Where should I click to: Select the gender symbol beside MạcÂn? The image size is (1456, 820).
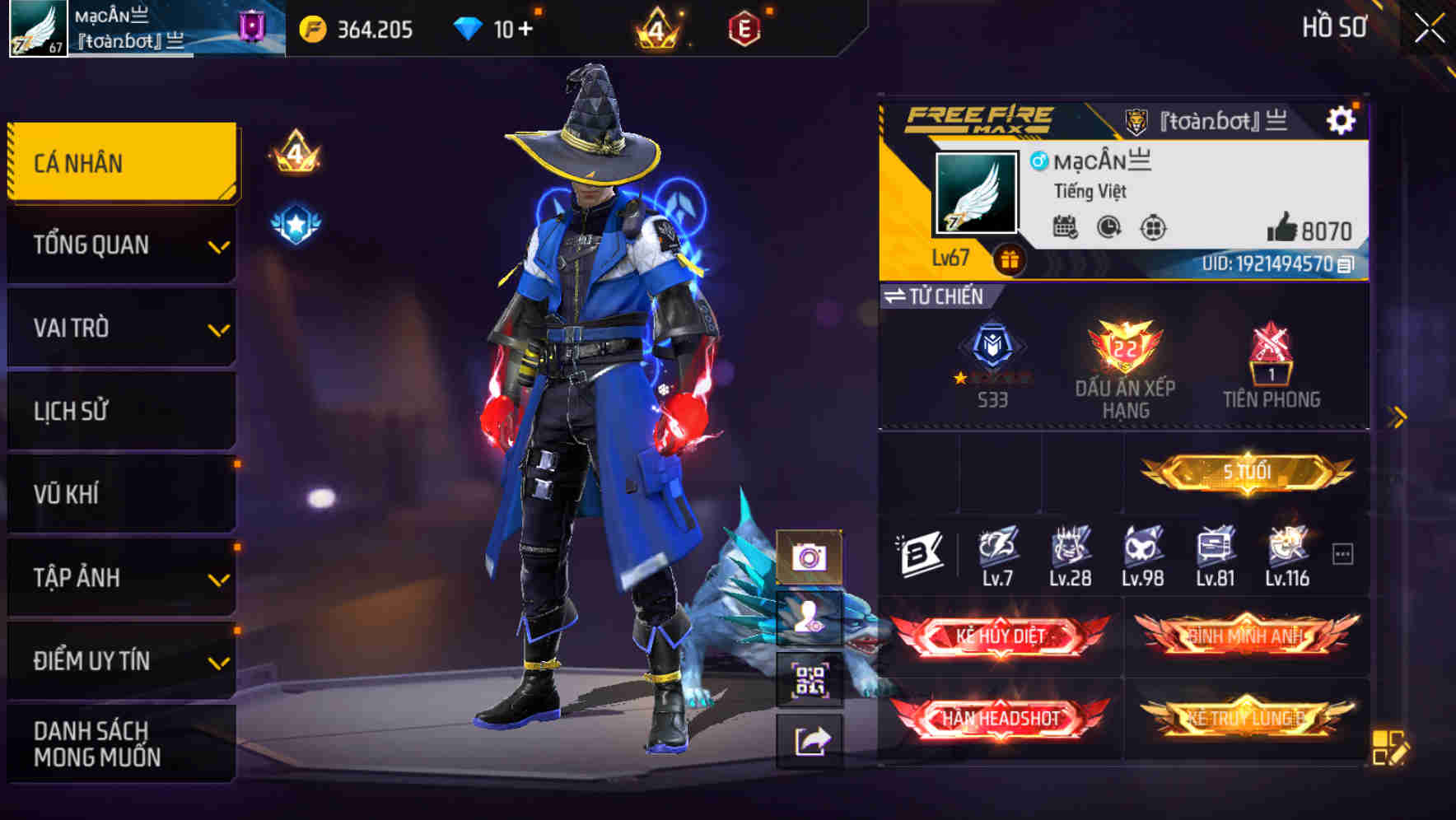pyautogui.click(x=1040, y=163)
